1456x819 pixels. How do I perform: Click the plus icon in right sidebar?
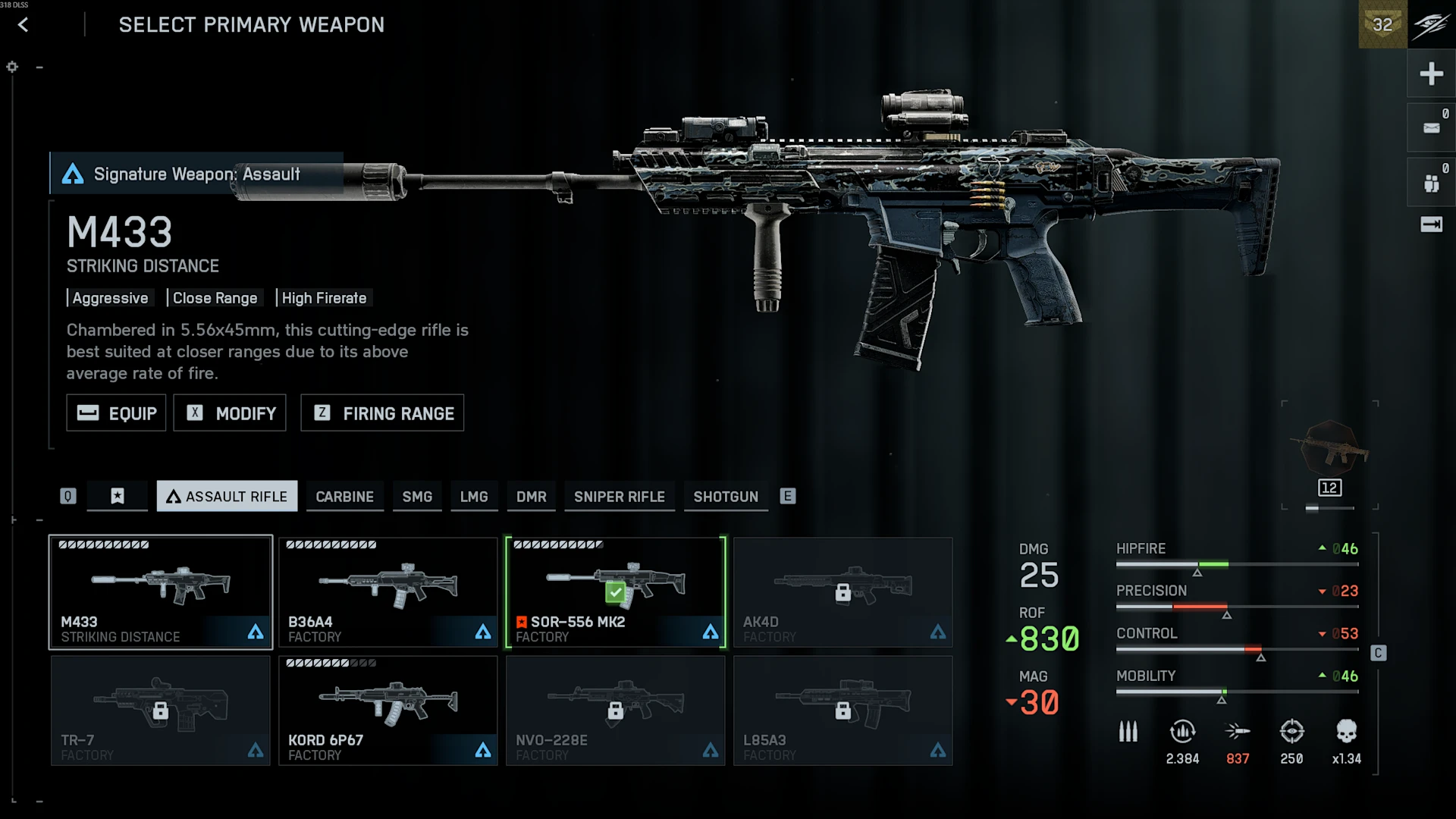point(1431,74)
